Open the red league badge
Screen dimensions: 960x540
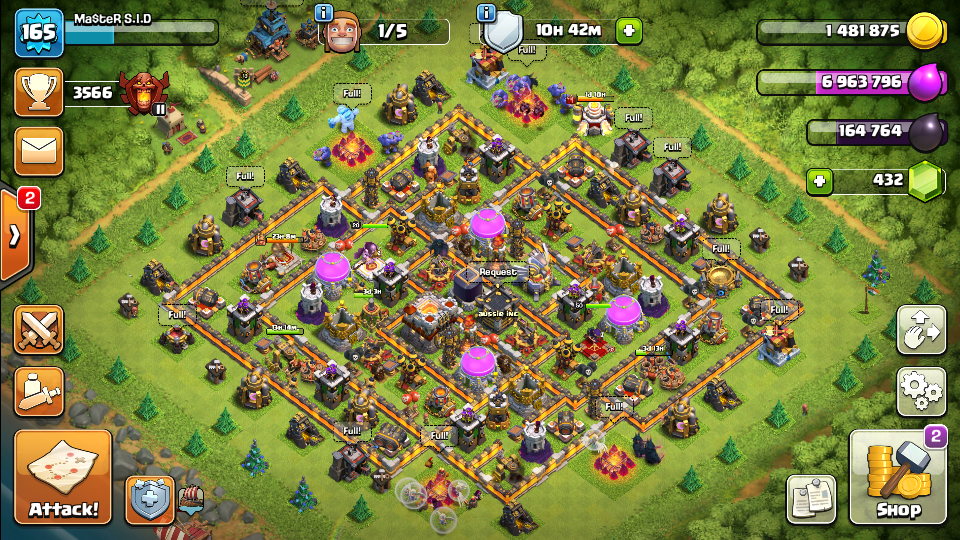click(142, 93)
